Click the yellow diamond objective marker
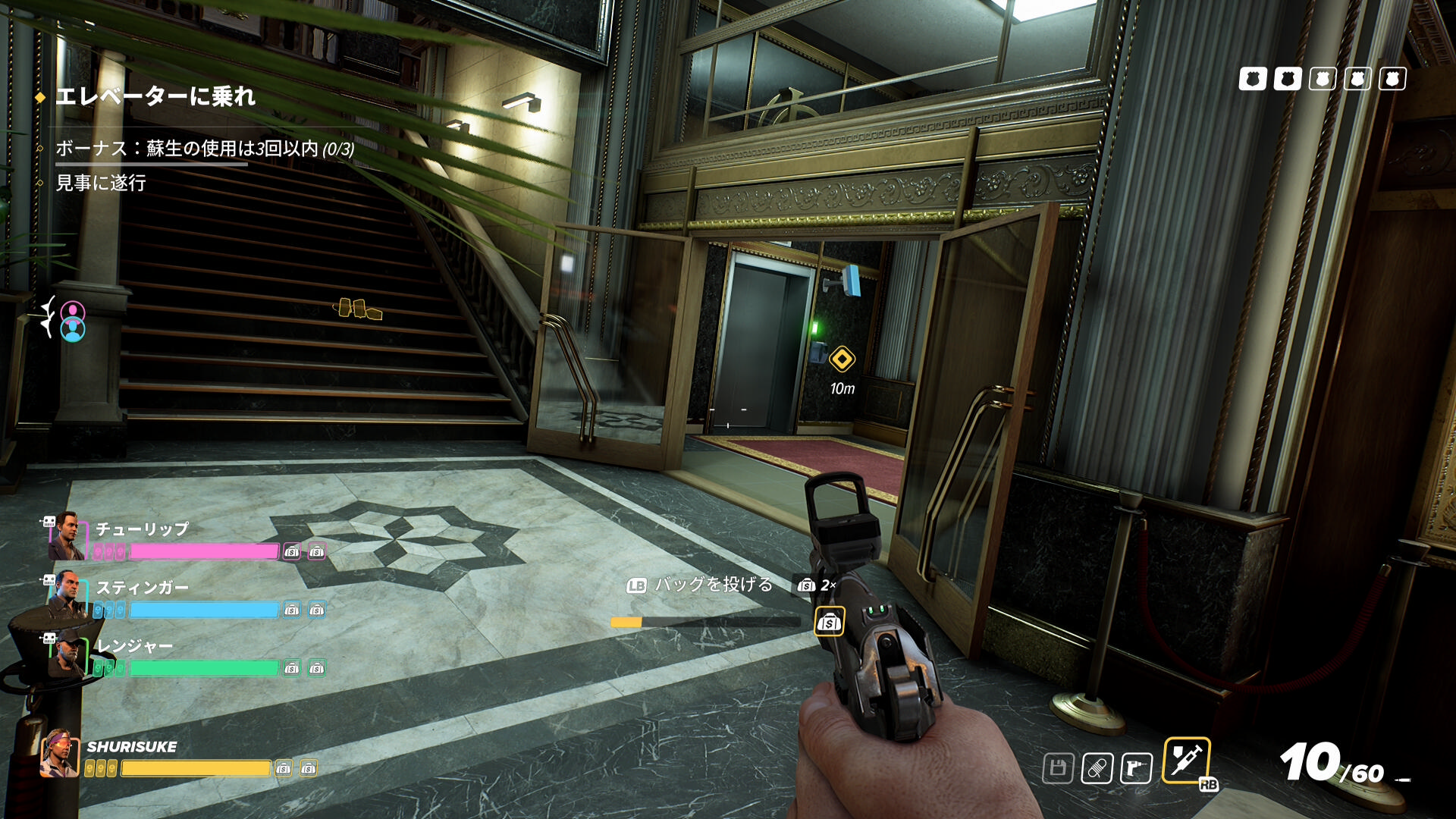The width and height of the screenshot is (1456, 819). (842, 359)
